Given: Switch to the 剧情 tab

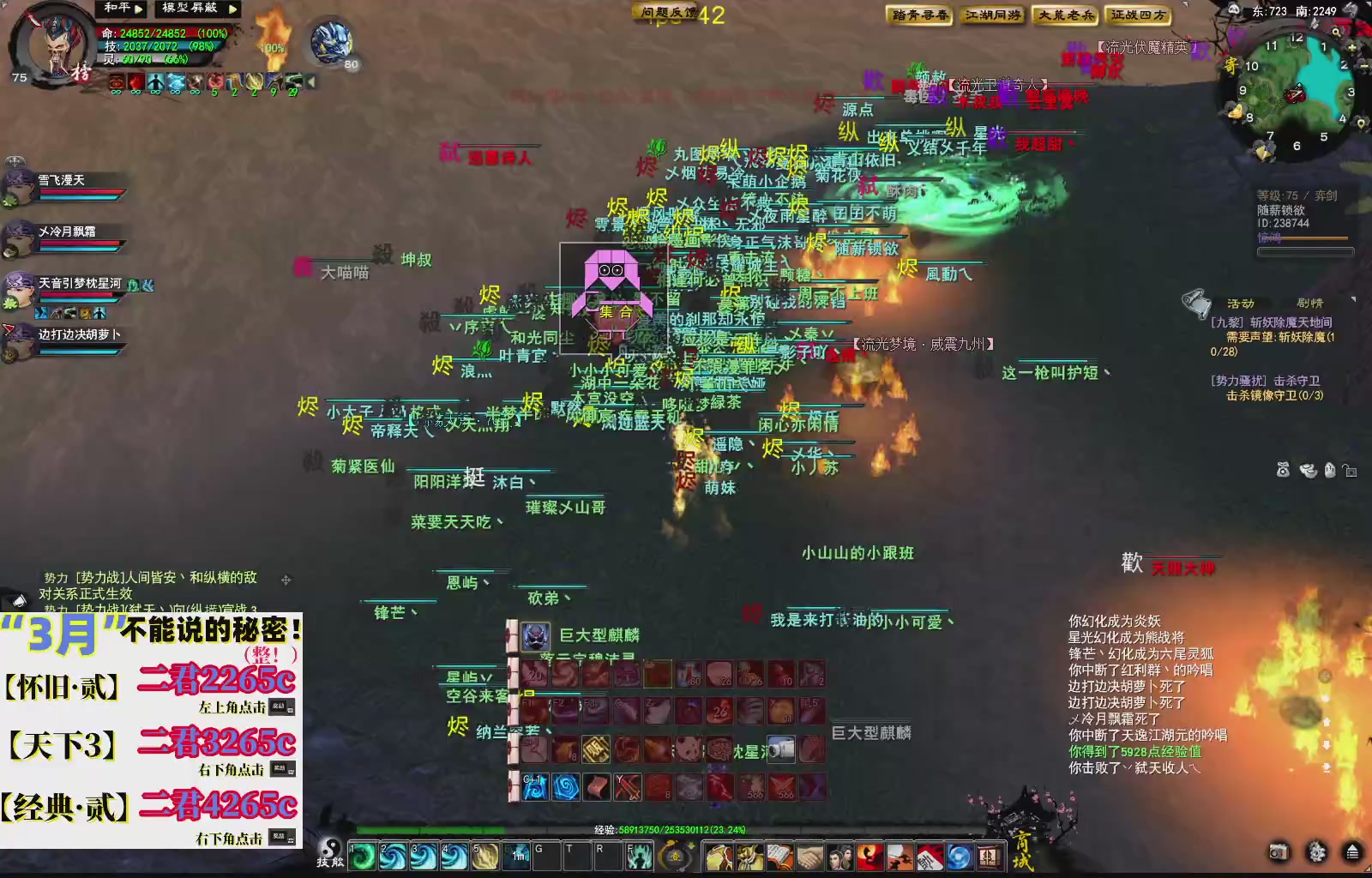Looking at the screenshot, I should (x=1310, y=304).
